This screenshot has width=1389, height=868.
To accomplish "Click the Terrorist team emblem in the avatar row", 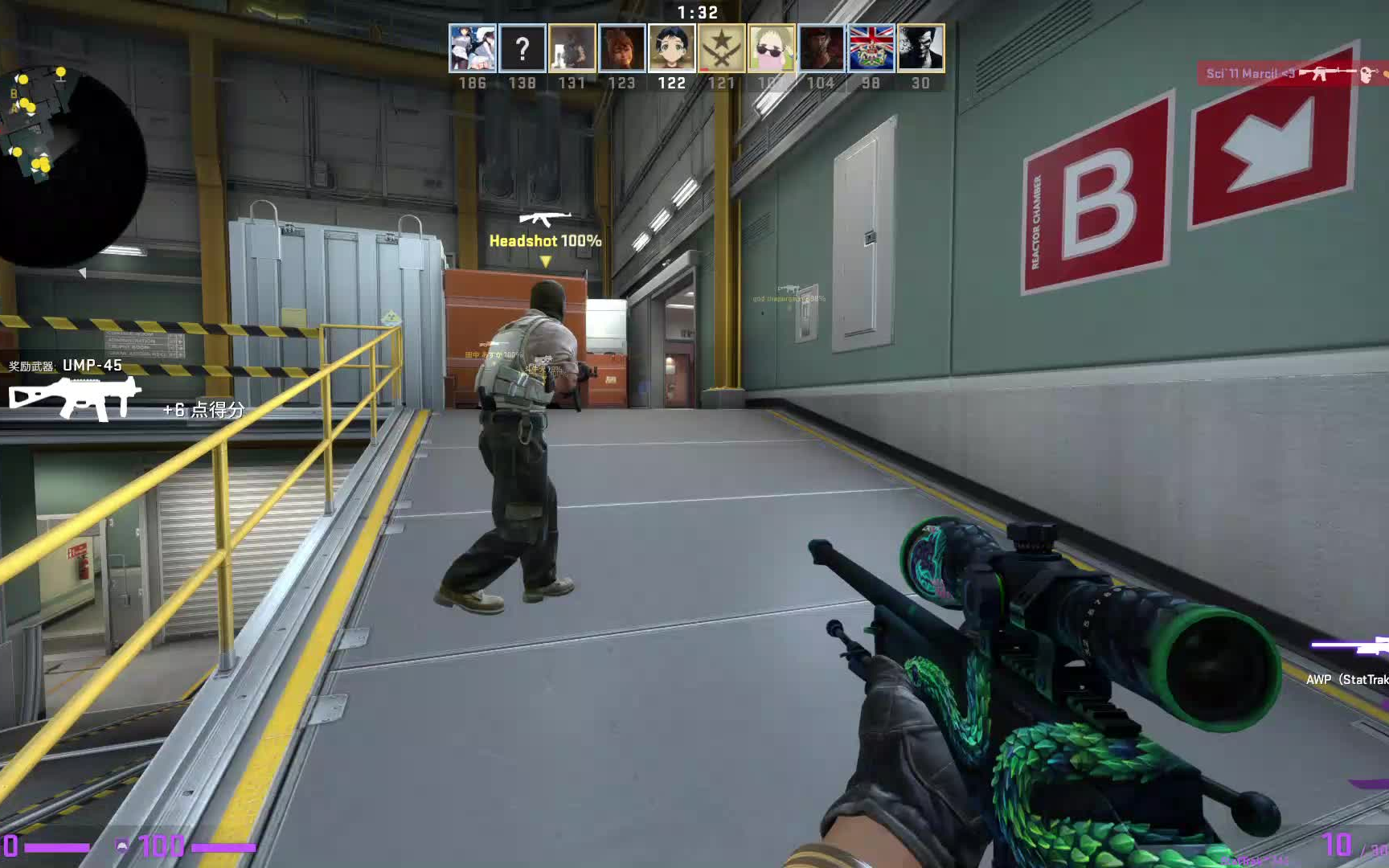I will pos(722,50).
